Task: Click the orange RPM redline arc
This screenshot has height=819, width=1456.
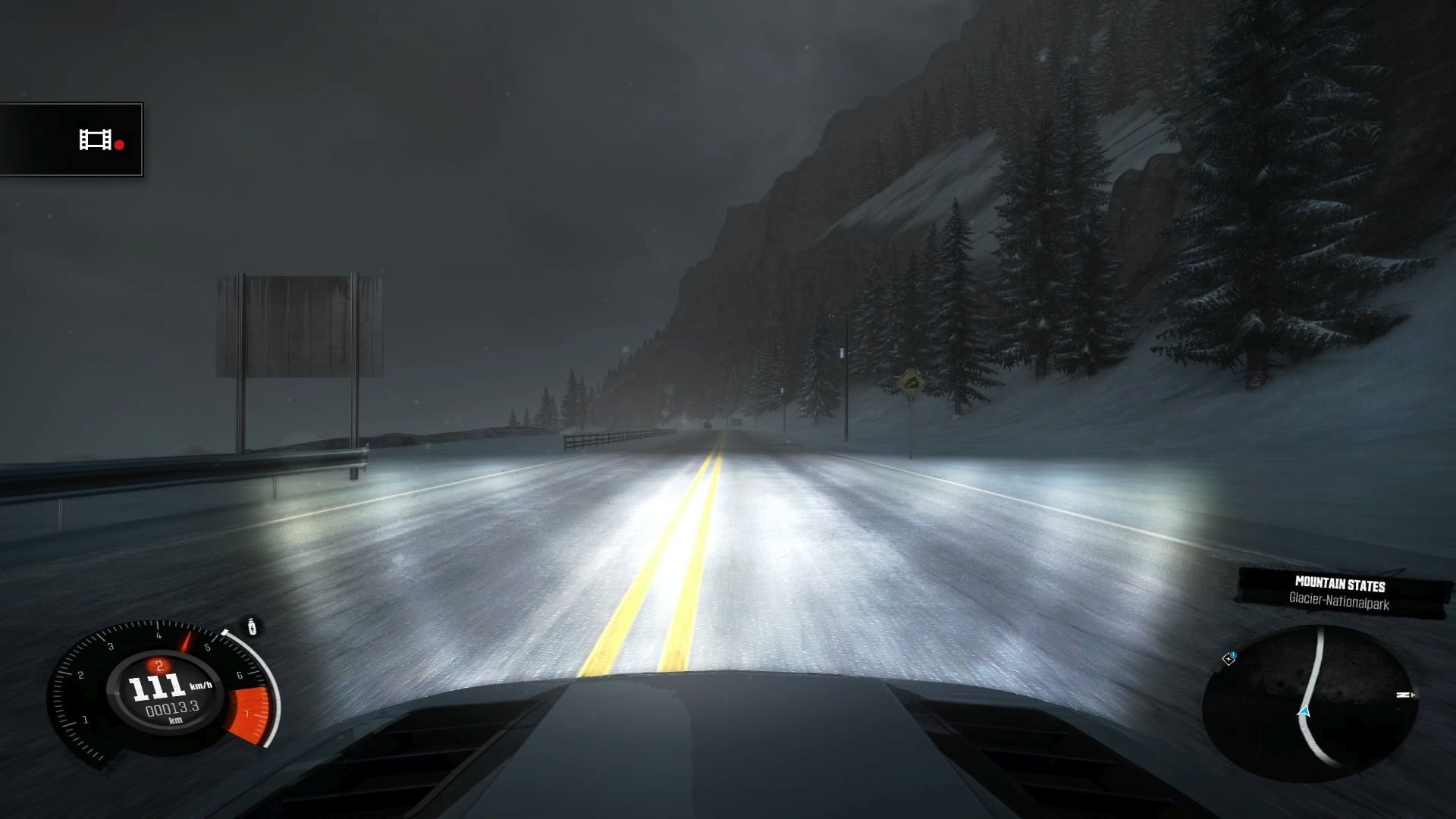Action: tap(248, 713)
